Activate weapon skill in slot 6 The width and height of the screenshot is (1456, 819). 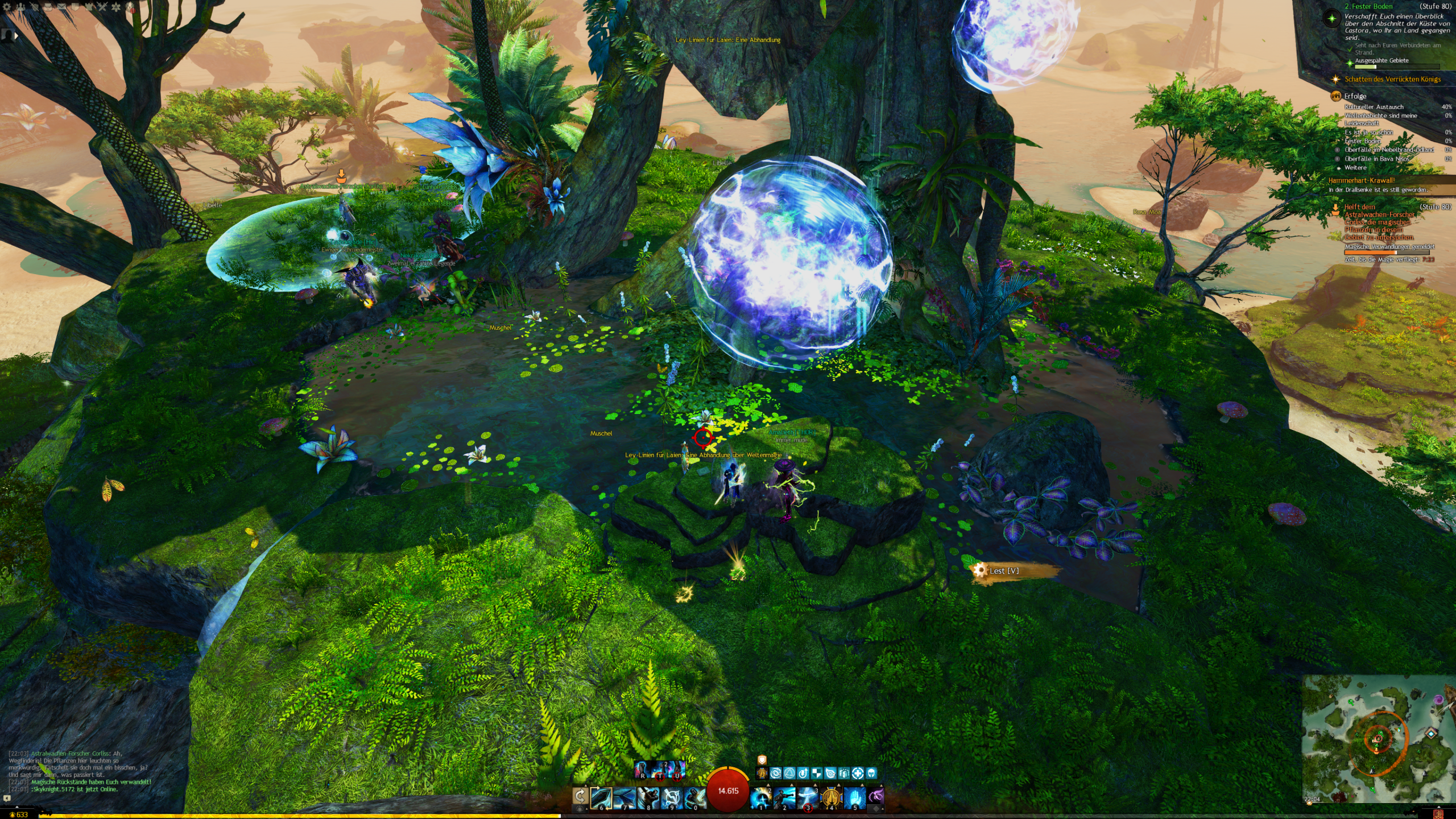pyautogui.click(x=601, y=797)
